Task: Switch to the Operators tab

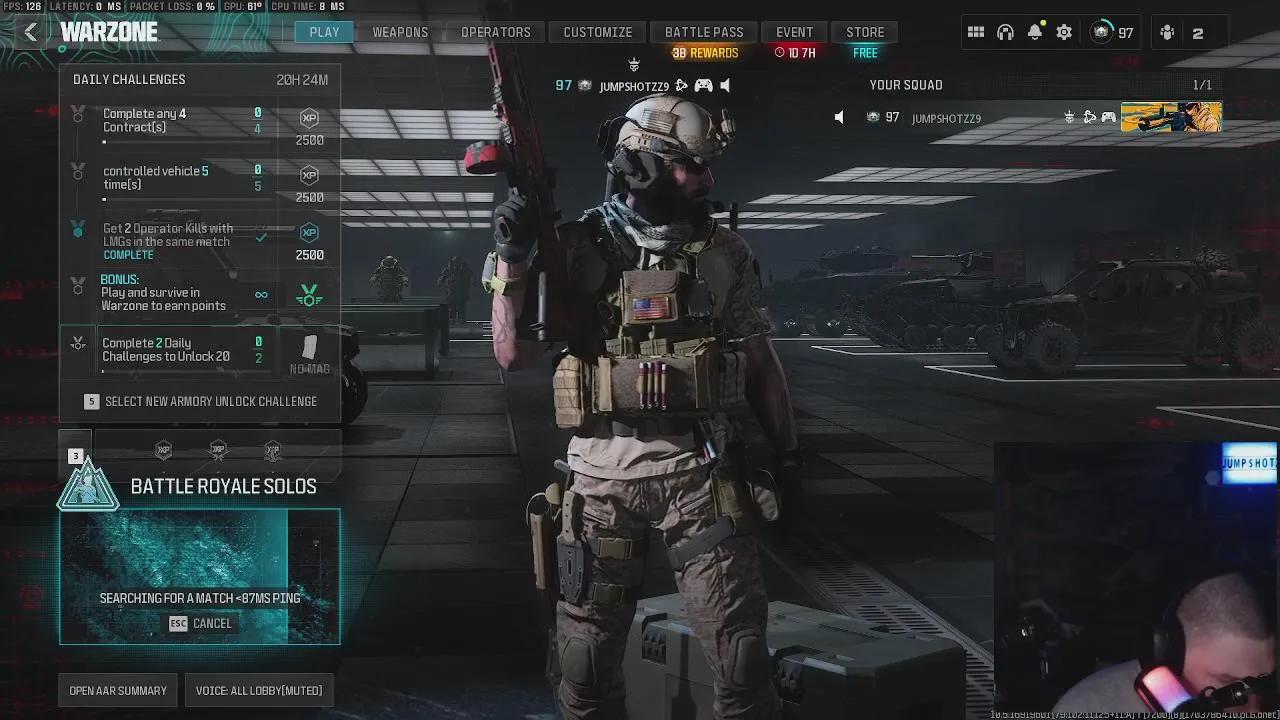Action: [495, 32]
